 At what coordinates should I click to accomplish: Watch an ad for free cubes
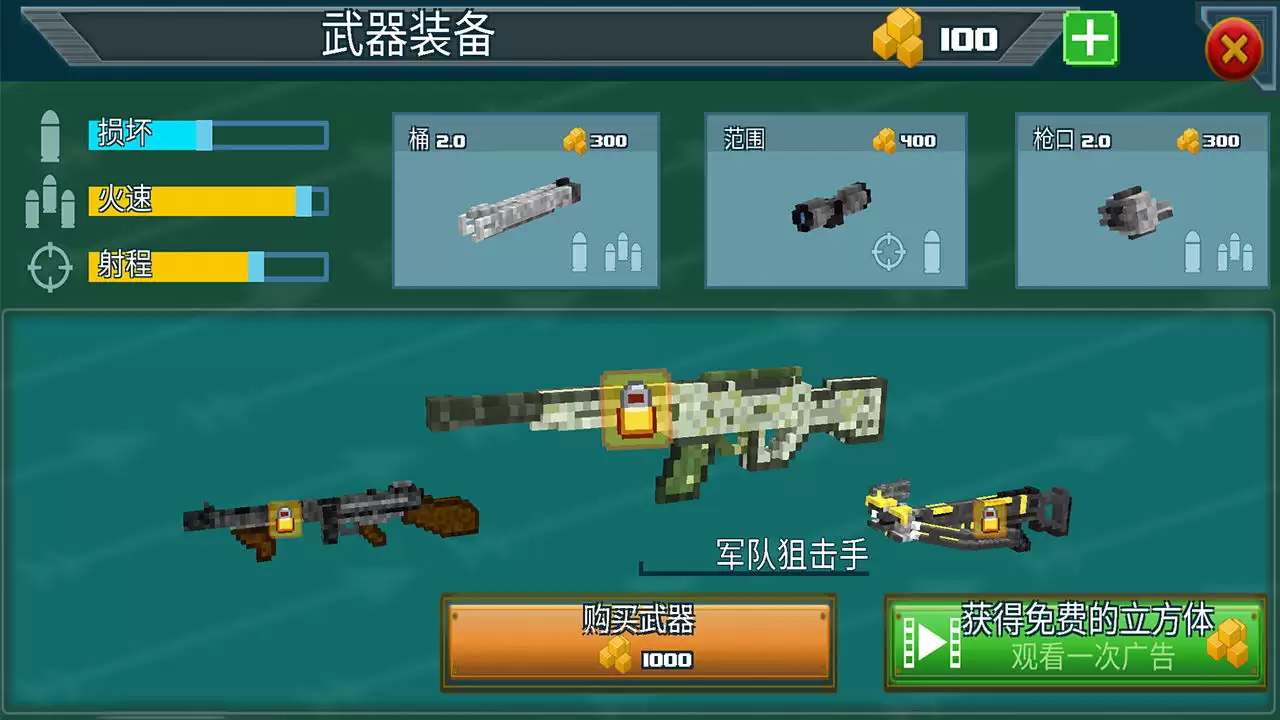(x=1075, y=642)
